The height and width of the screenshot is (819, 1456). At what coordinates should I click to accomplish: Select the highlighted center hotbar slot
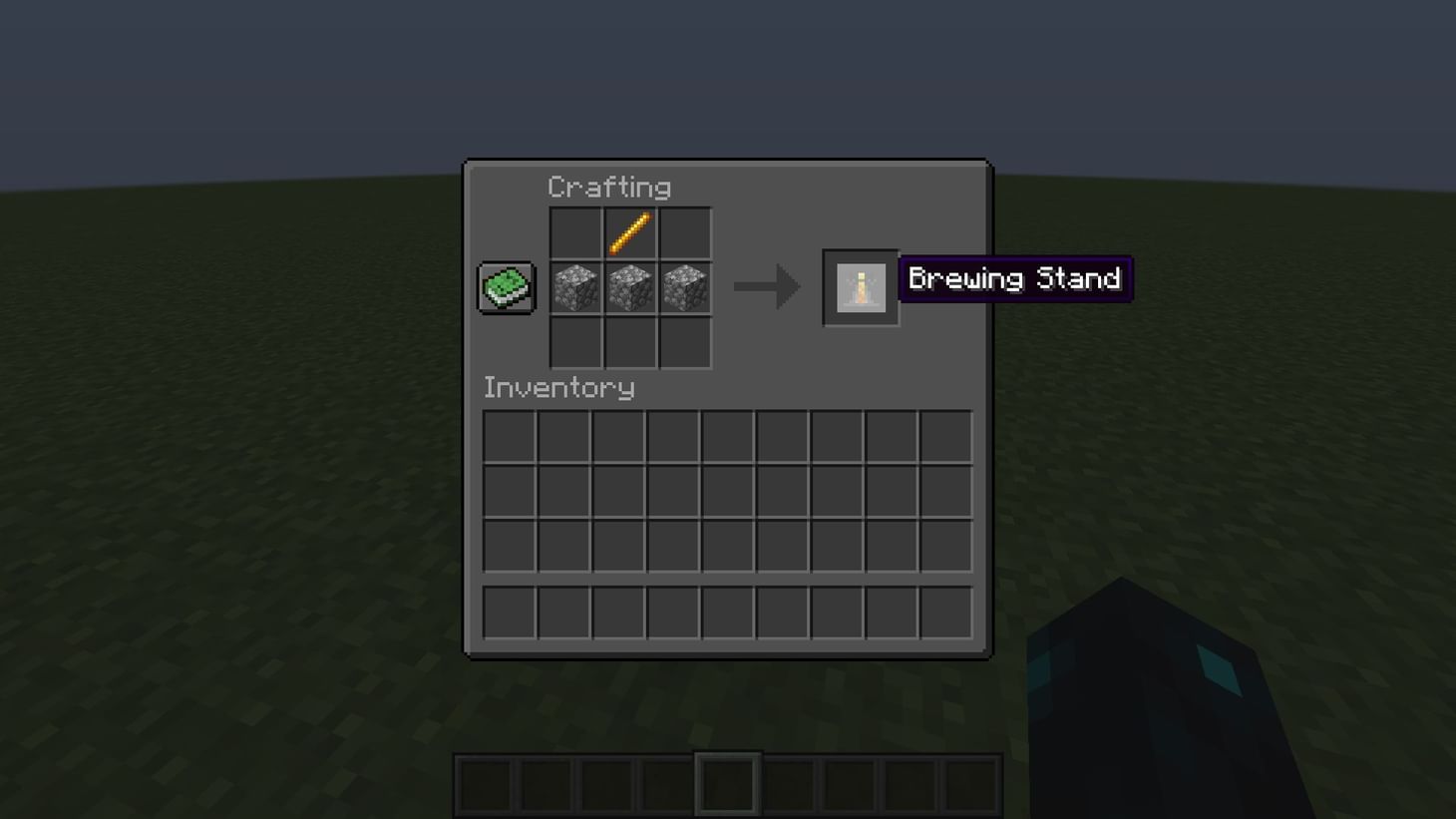(x=727, y=784)
